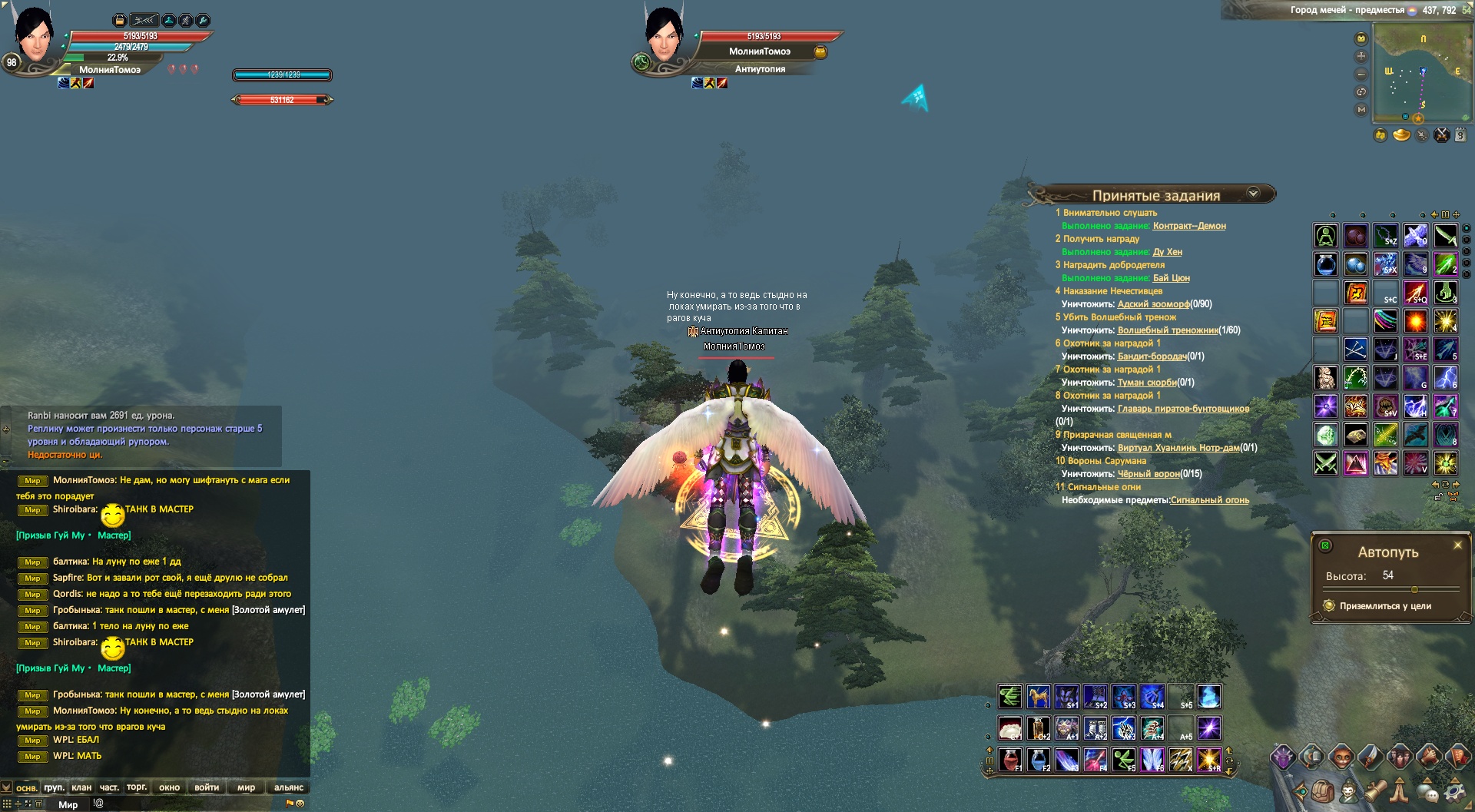The width and height of the screenshot is (1475, 812).
Task: Follow the Адский зооморф target link
Action: 1153,304
